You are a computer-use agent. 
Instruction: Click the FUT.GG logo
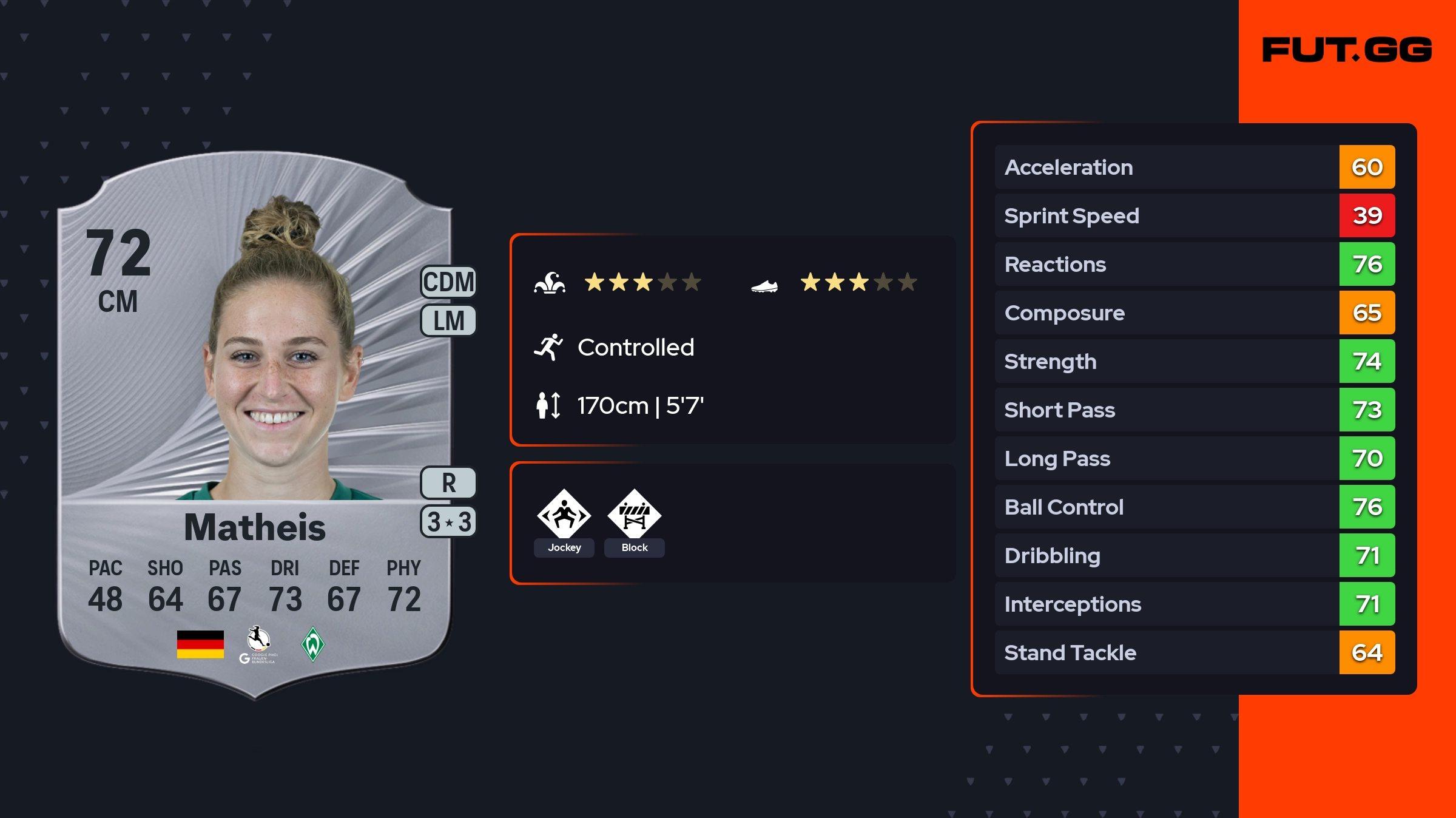[x=1347, y=50]
